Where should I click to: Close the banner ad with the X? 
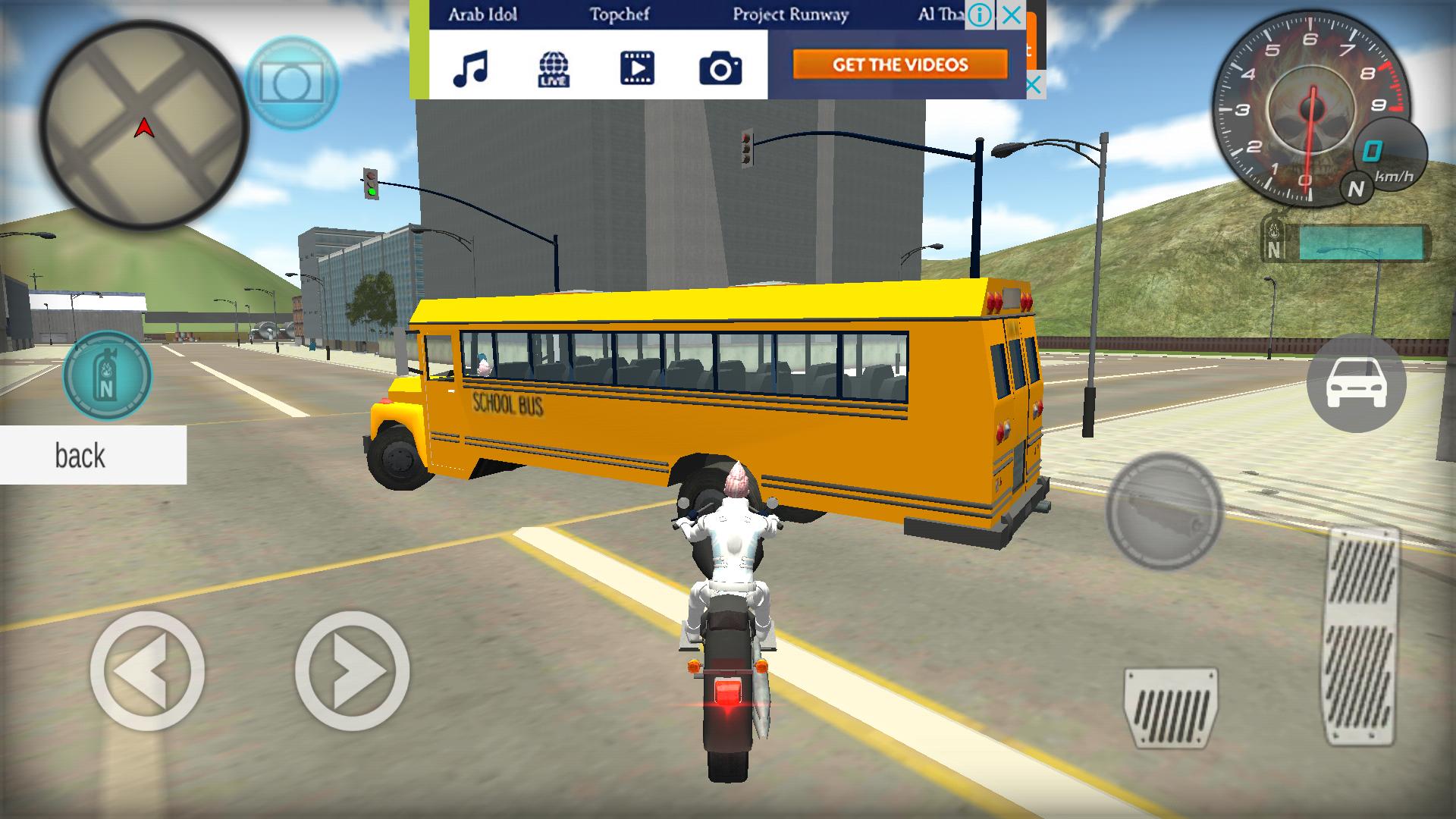[x=1011, y=15]
